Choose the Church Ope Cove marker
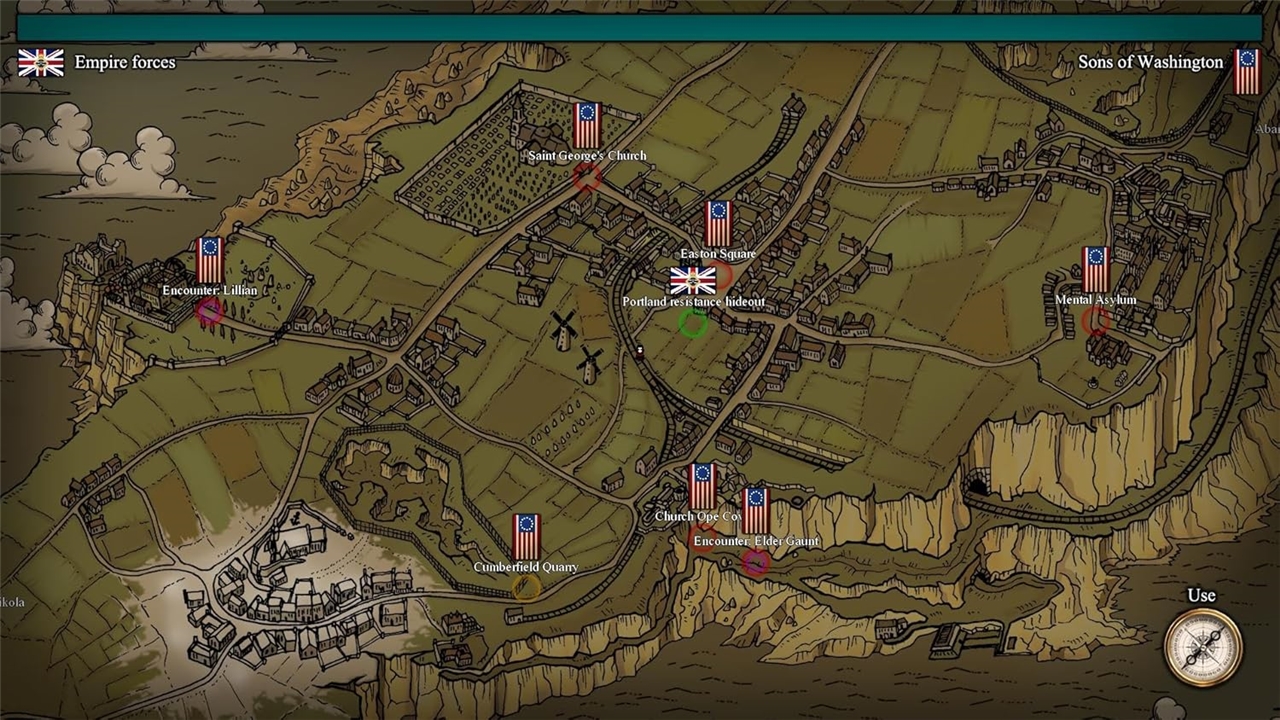This screenshot has height=720, width=1280. (x=703, y=540)
